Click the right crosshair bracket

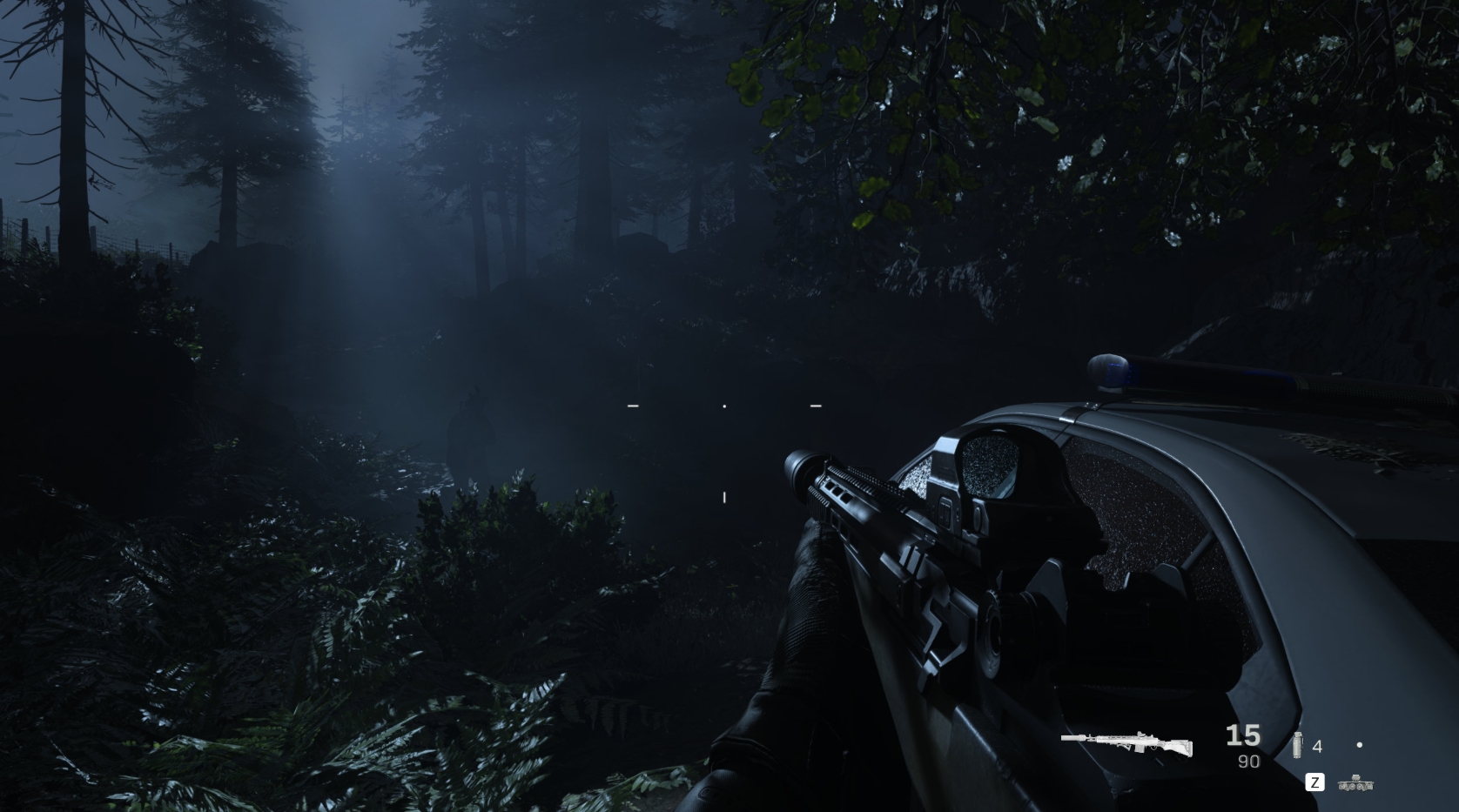(x=816, y=405)
